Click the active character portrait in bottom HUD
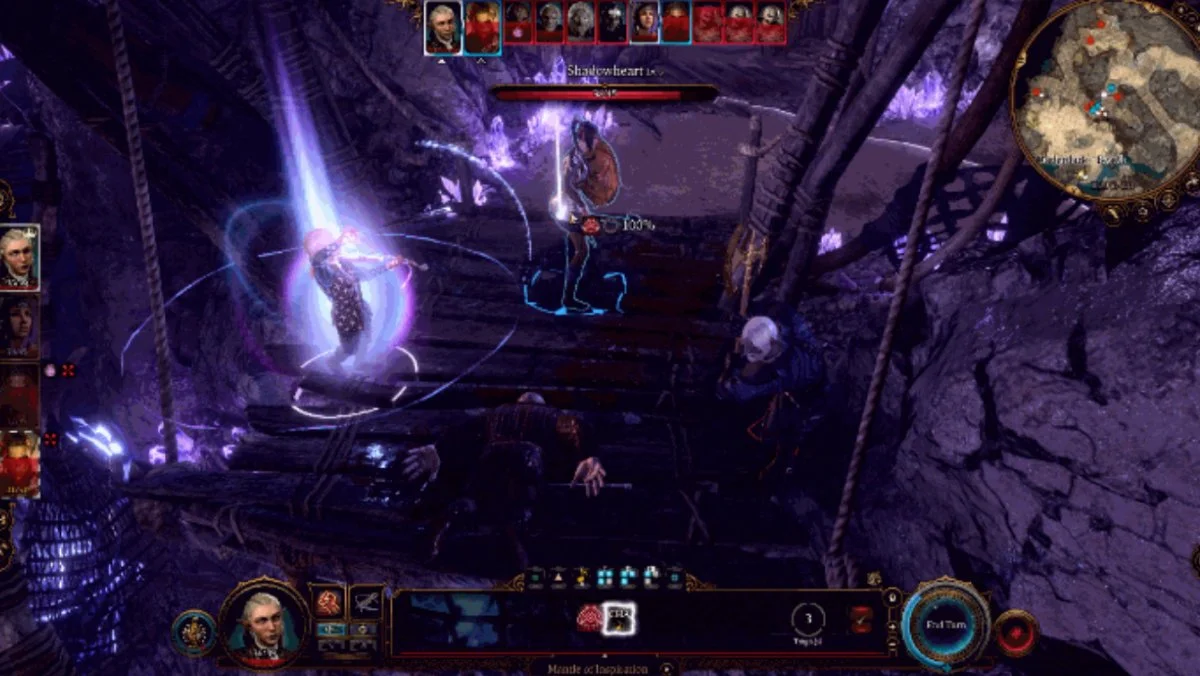Viewport: 1200px width, 676px height. [x=264, y=624]
